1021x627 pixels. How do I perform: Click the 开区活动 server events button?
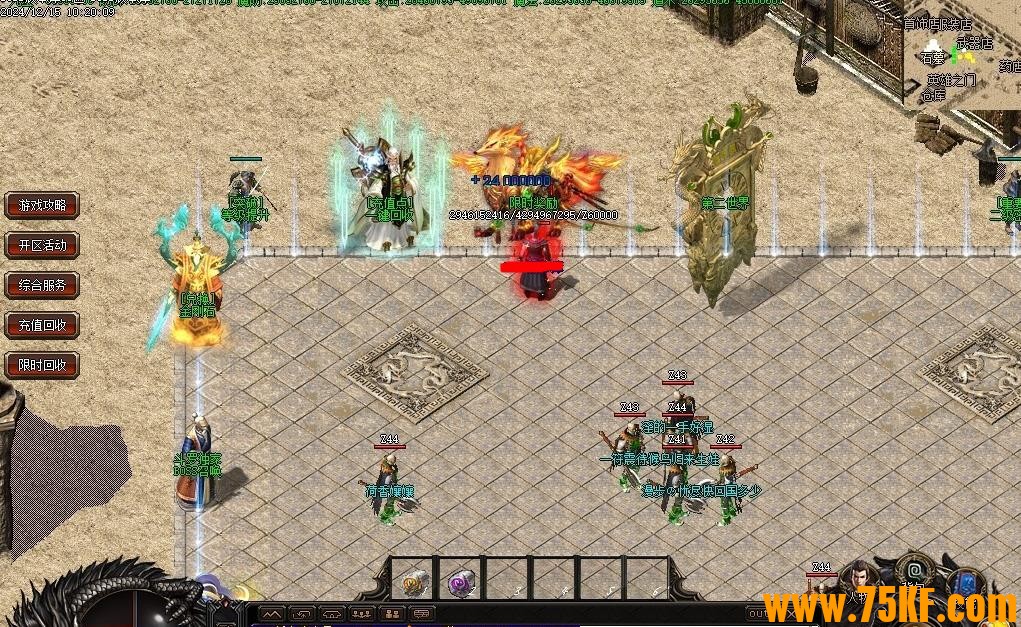(x=42, y=245)
